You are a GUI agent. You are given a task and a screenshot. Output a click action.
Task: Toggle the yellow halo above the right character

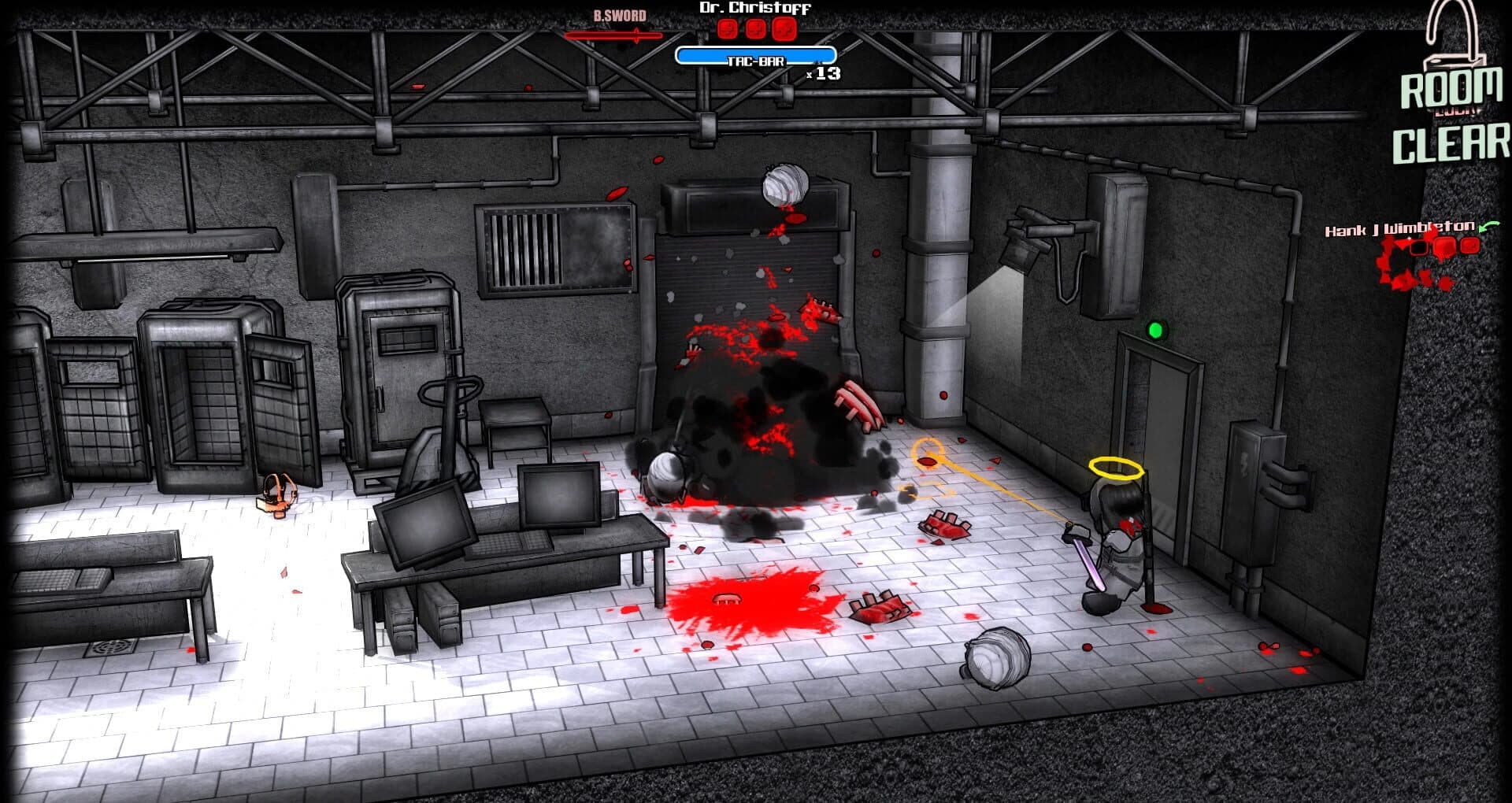pos(1115,466)
